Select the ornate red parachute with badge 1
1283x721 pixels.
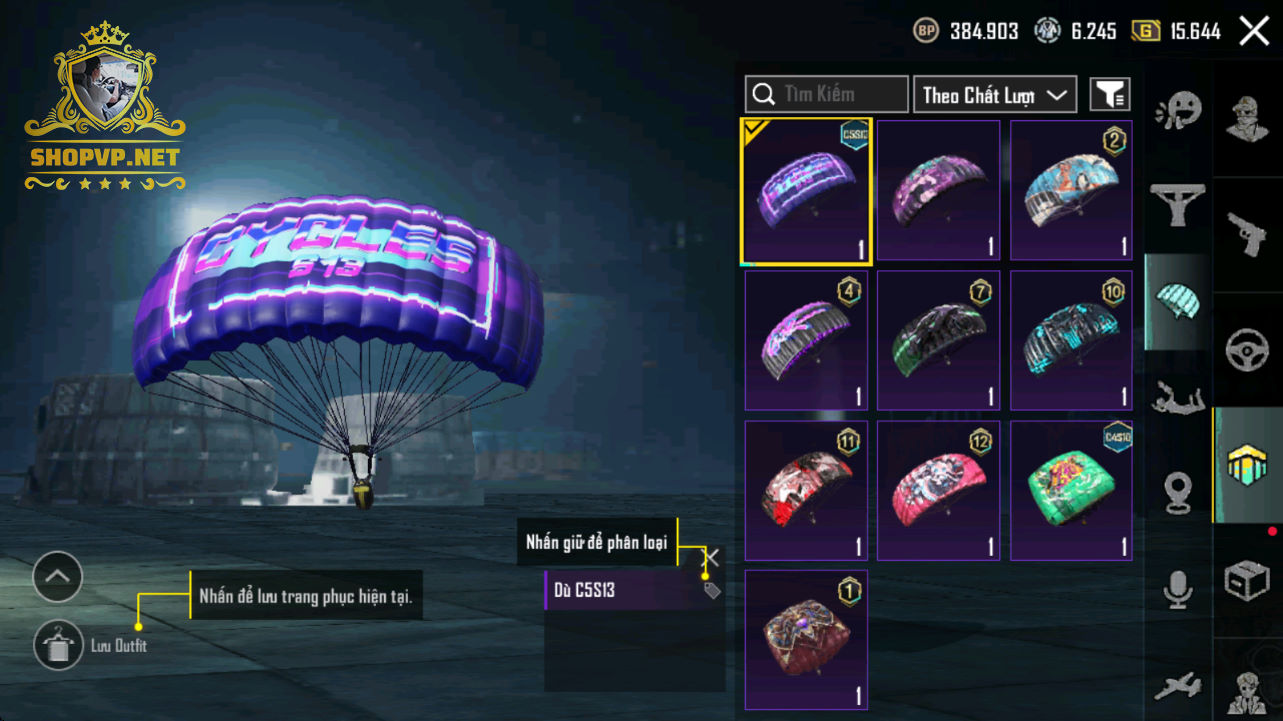pos(806,639)
